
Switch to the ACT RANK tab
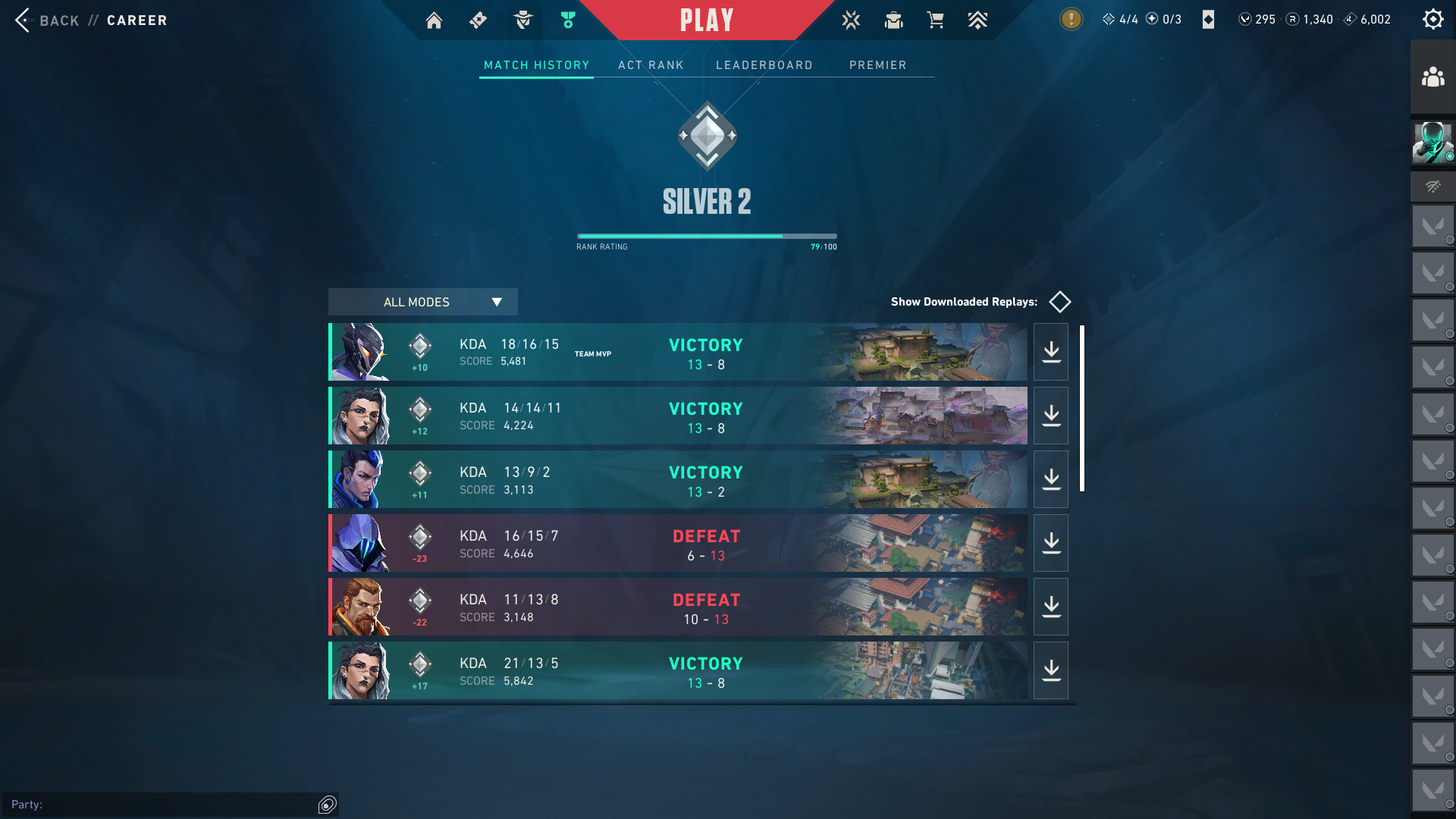651,65
